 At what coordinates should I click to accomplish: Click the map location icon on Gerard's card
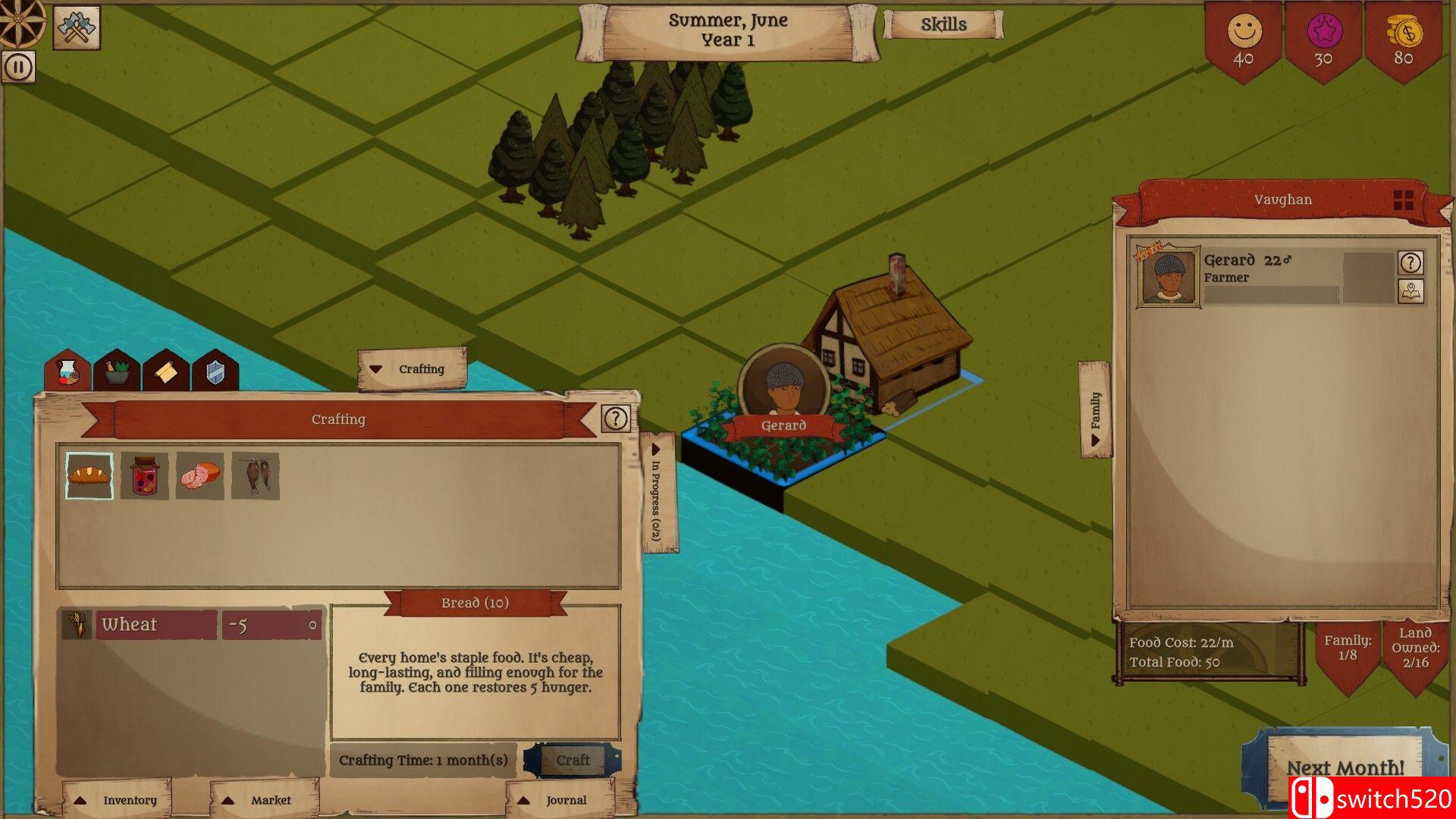pyautogui.click(x=1409, y=292)
